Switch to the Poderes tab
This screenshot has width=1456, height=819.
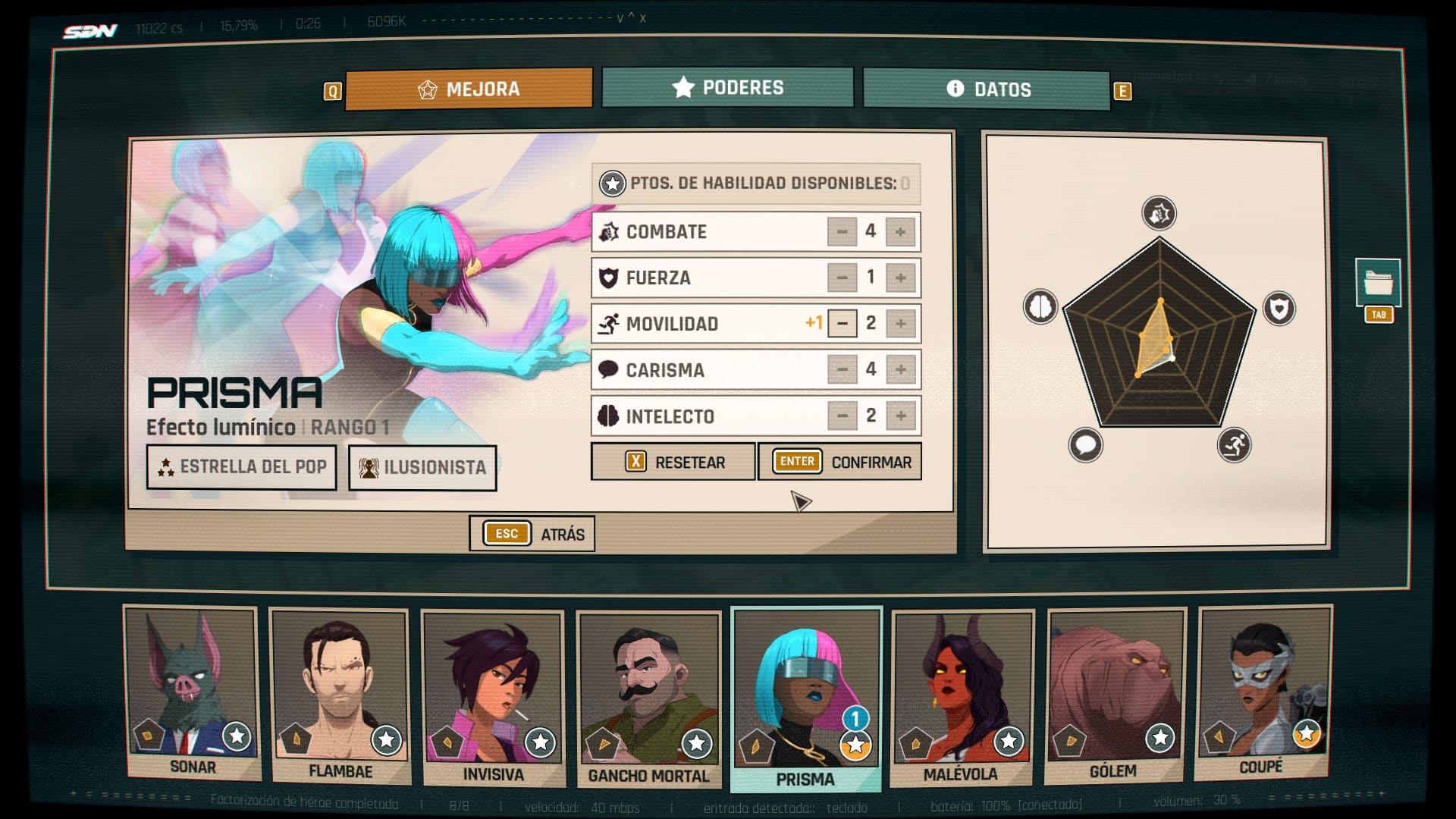coord(727,88)
